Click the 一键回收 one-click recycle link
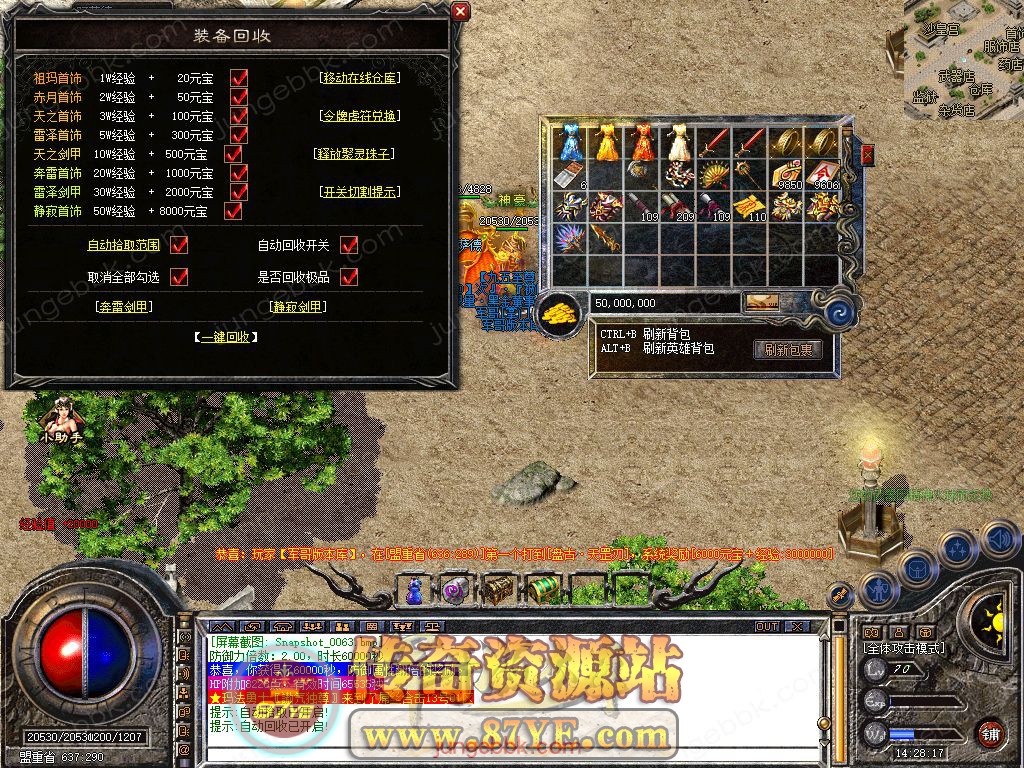The width and height of the screenshot is (1024, 768). click(x=226, y=337)
